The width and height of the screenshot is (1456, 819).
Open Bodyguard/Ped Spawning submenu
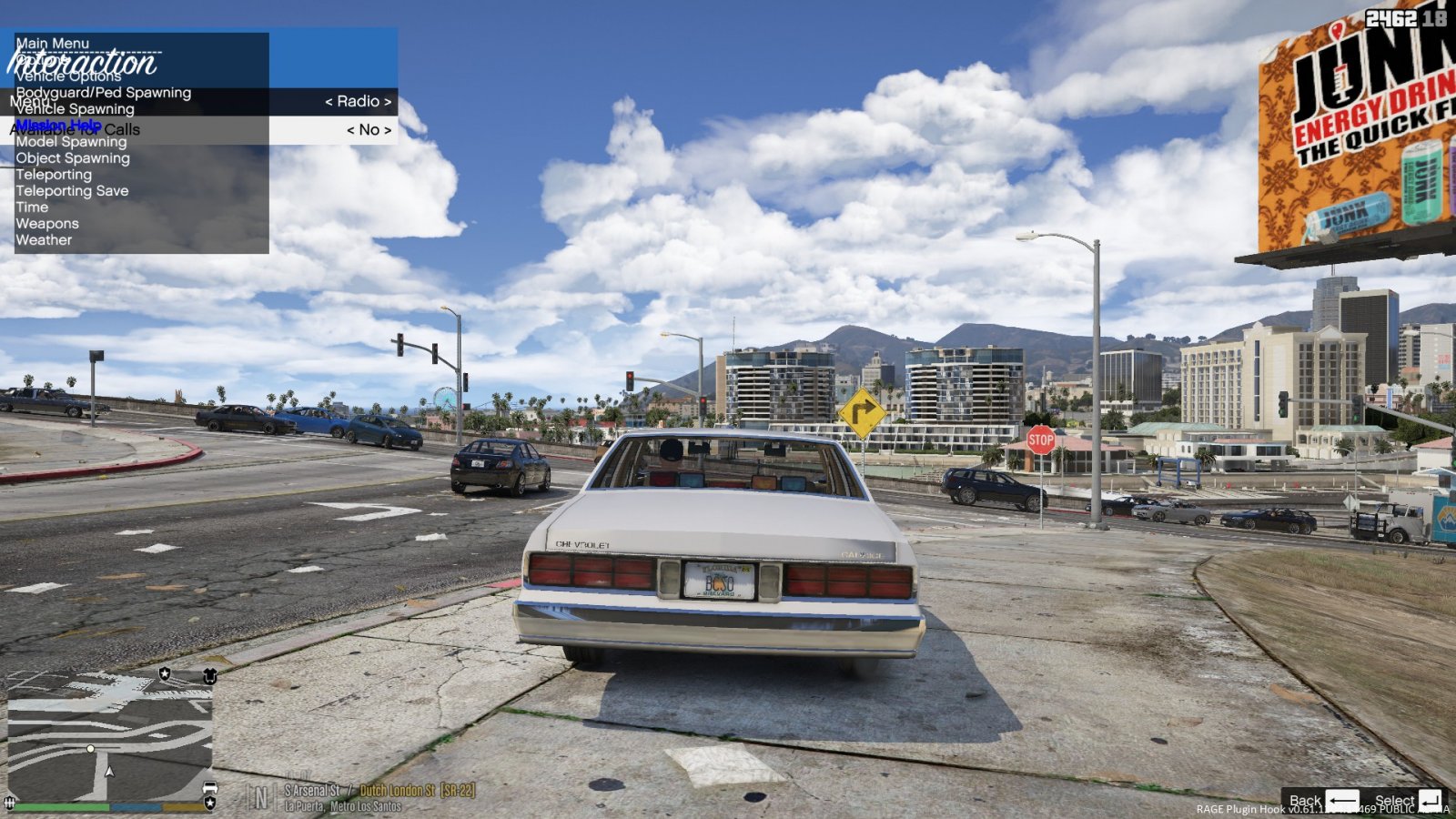point(103,93)
